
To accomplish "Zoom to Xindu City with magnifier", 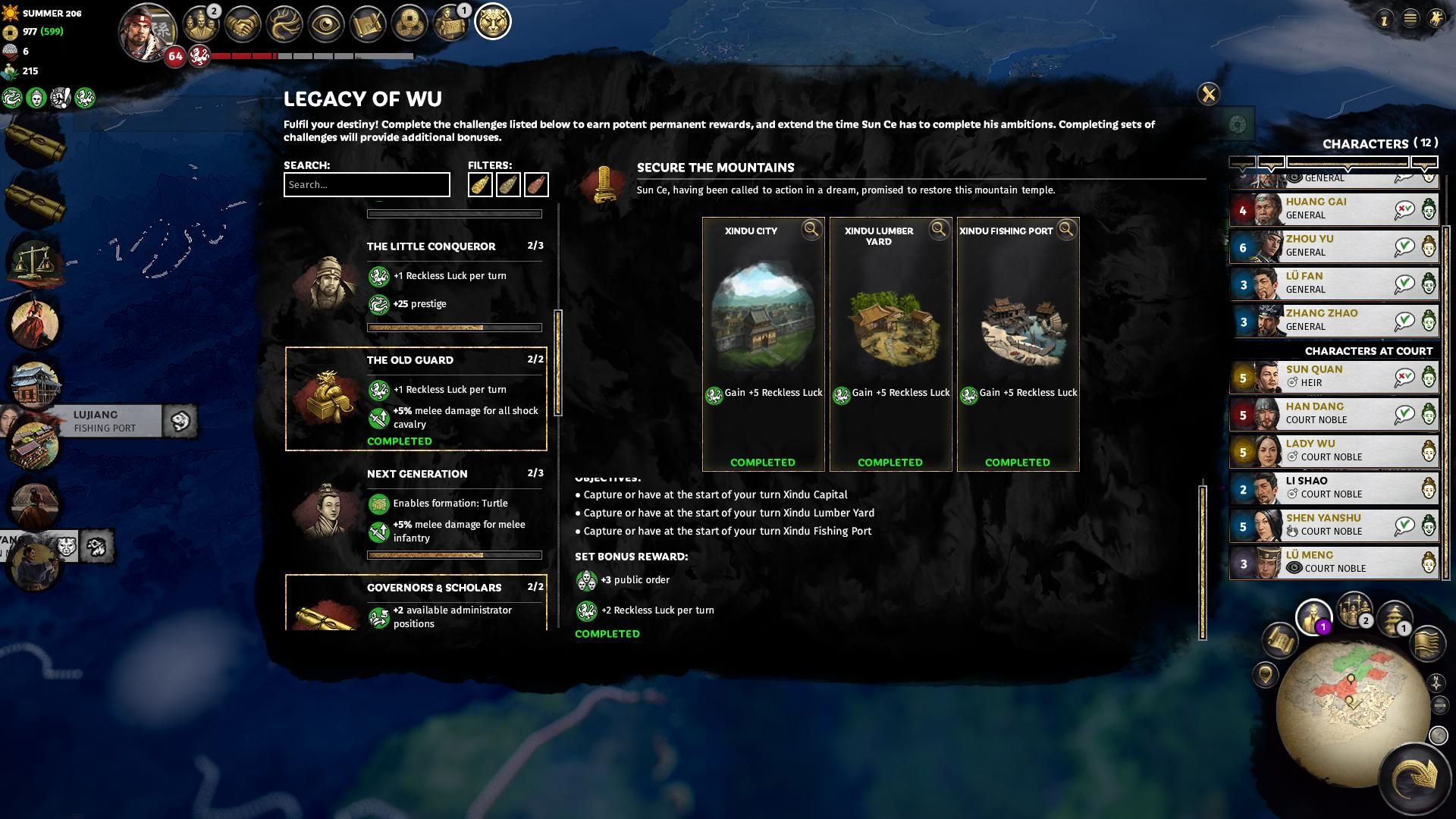I will coord(811,230).
